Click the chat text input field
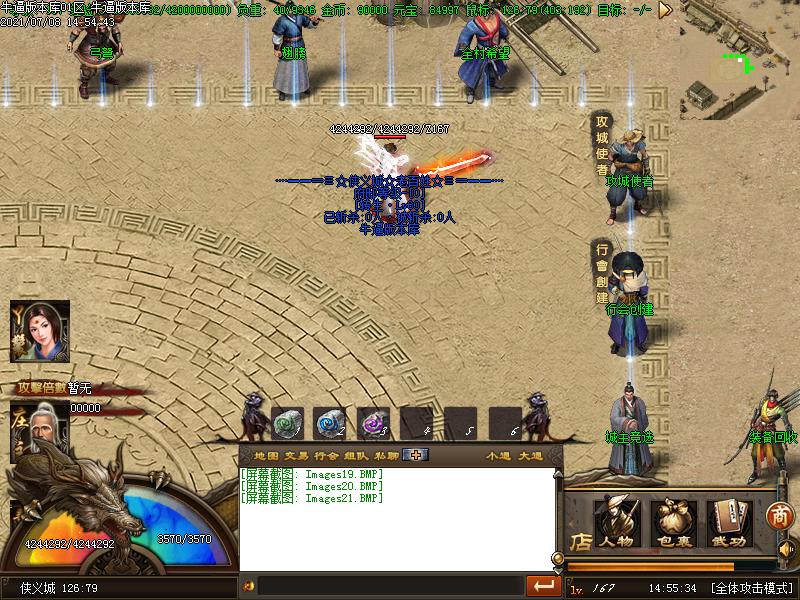Image resolution: width=800 pixels, height=600 pixels. (x=390, y=585)
